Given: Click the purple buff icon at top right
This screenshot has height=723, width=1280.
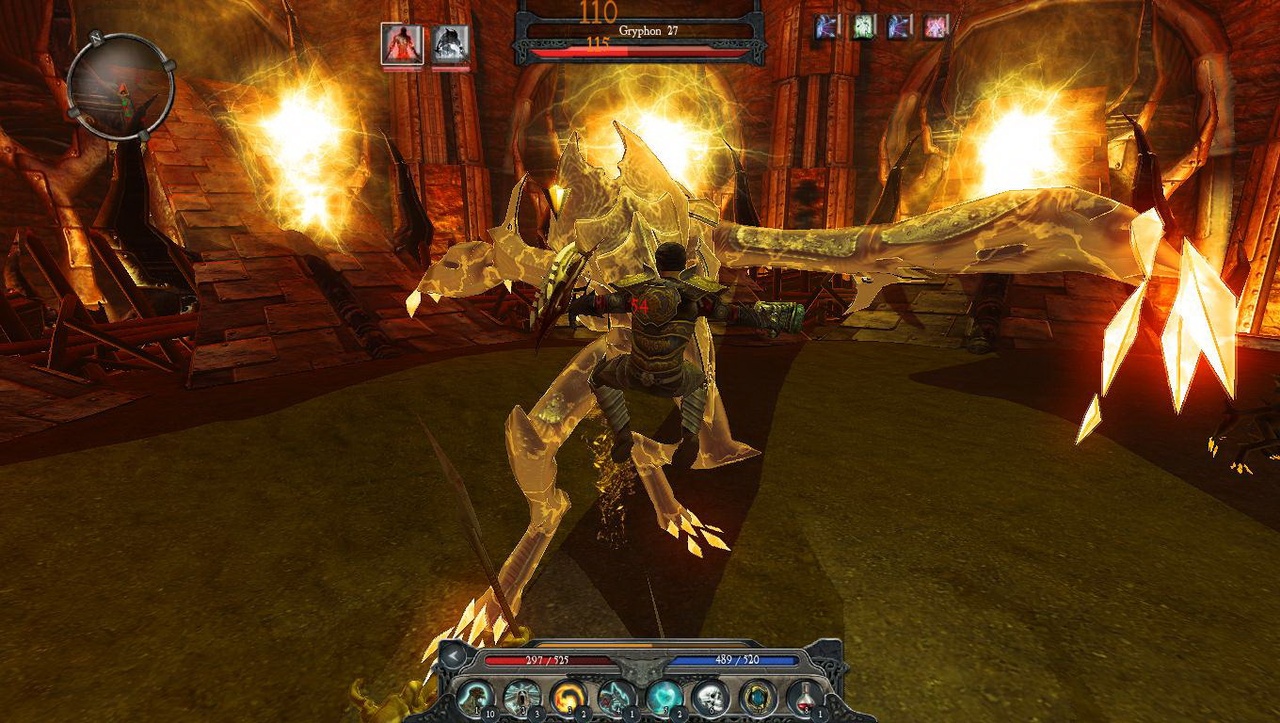Looking at the screenshot, I should (x=826, y=26).
